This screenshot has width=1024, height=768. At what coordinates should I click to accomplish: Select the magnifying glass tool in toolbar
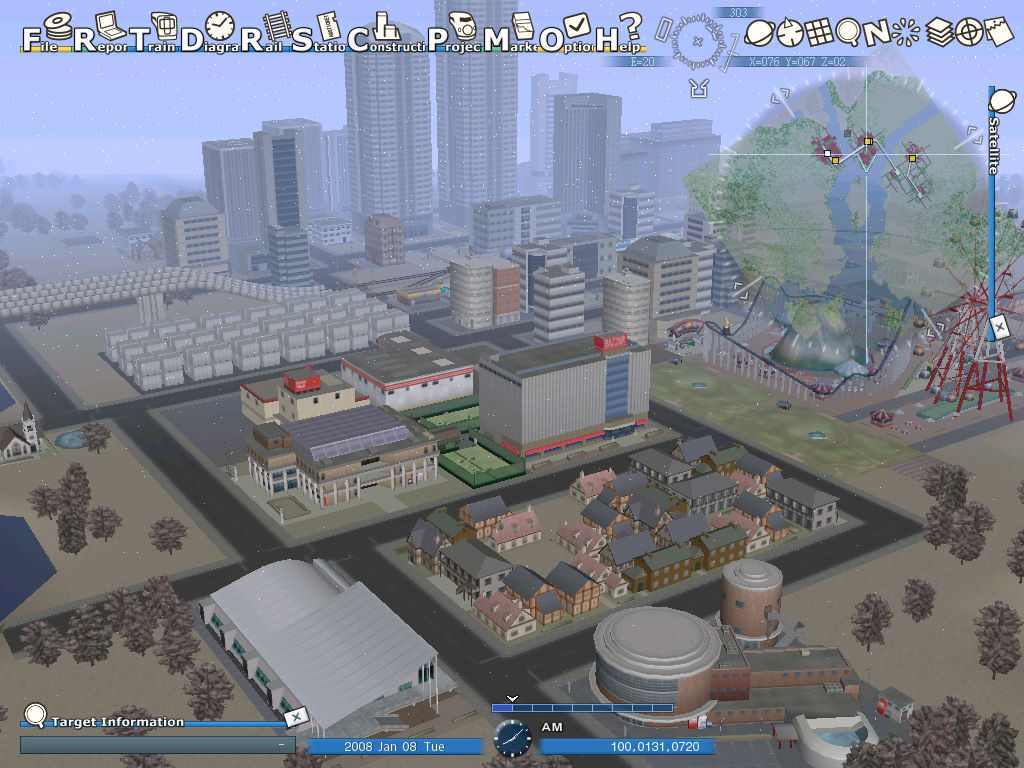848,33
